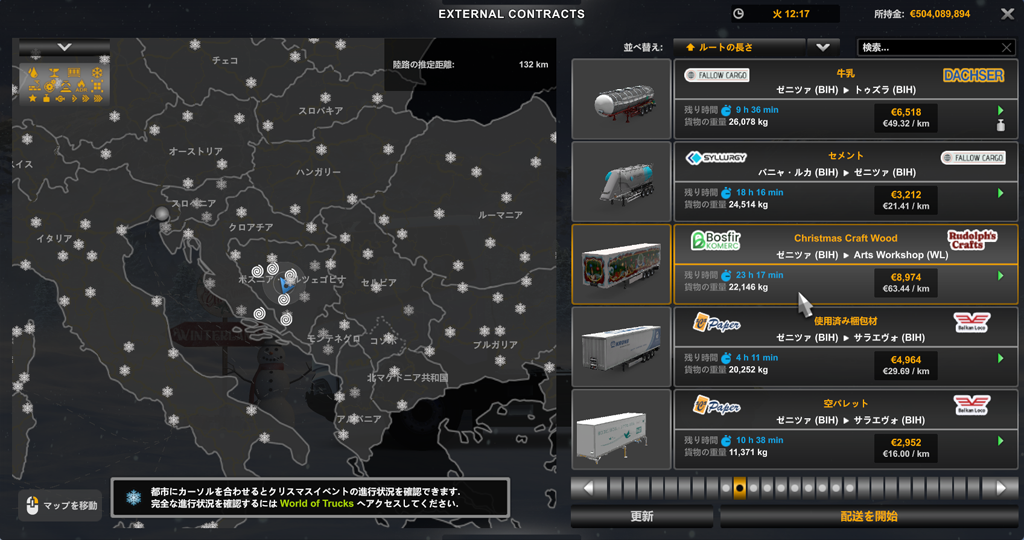Select the Christmas Craft Wood contract
Screen dimensions: 1024x540
coord(845,264)
